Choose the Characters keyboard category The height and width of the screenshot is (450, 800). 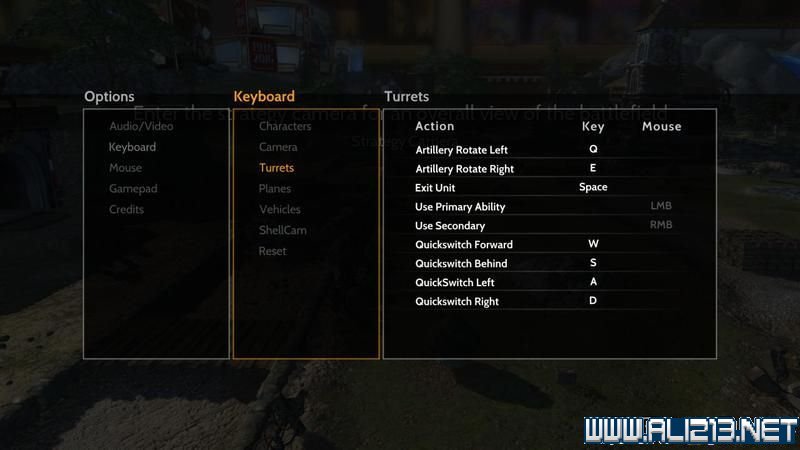click(285, 126)
